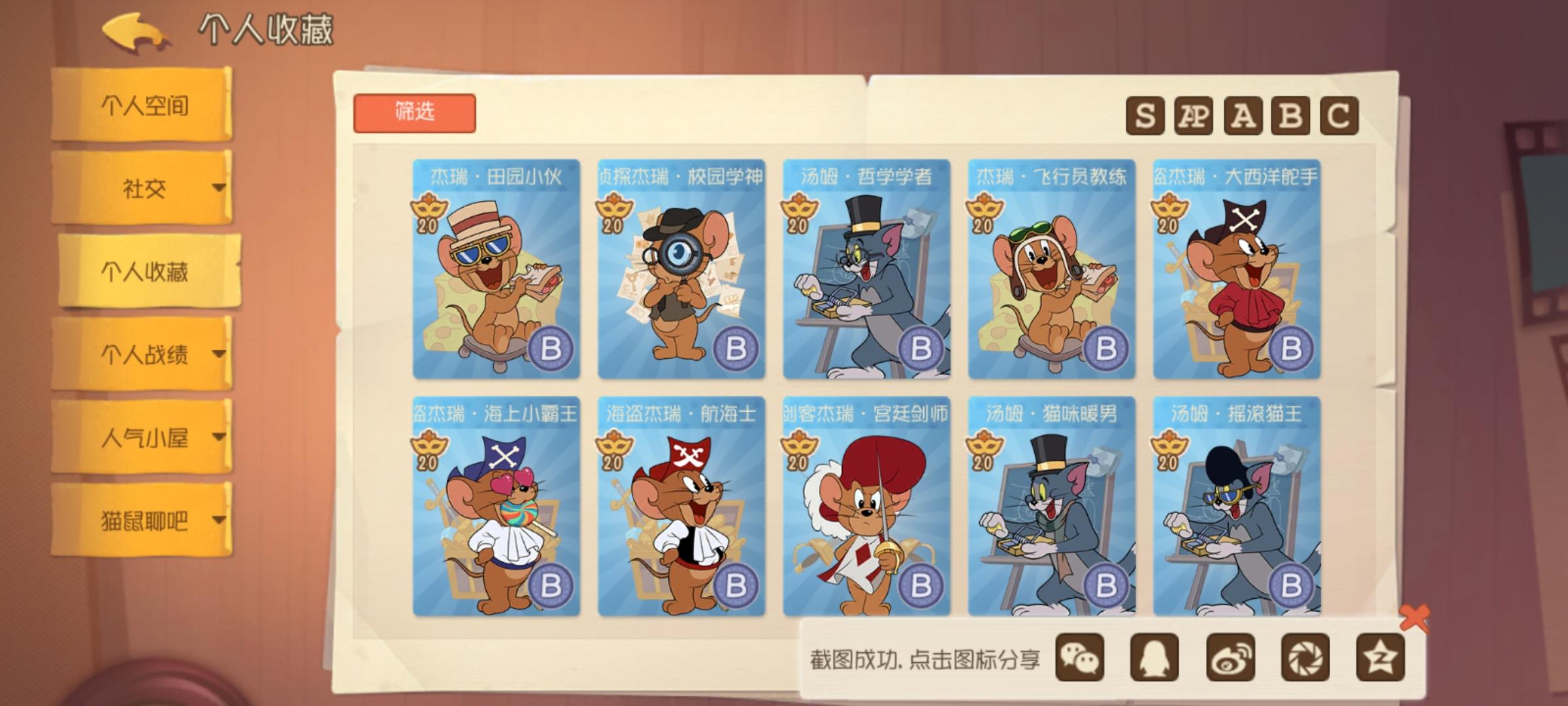The width and height of the screenshot is (1568, 706).
Task: Switch to the 个人空间 tab
Action: pos(145,107)
